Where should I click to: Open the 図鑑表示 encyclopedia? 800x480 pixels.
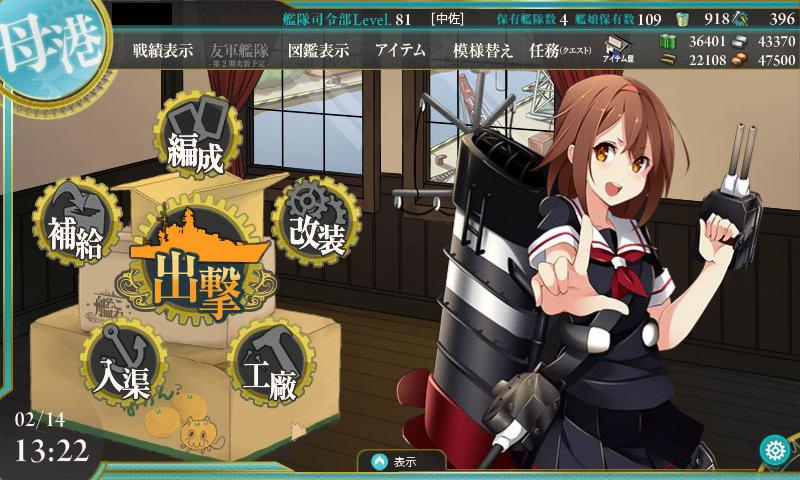pos(318,51)
